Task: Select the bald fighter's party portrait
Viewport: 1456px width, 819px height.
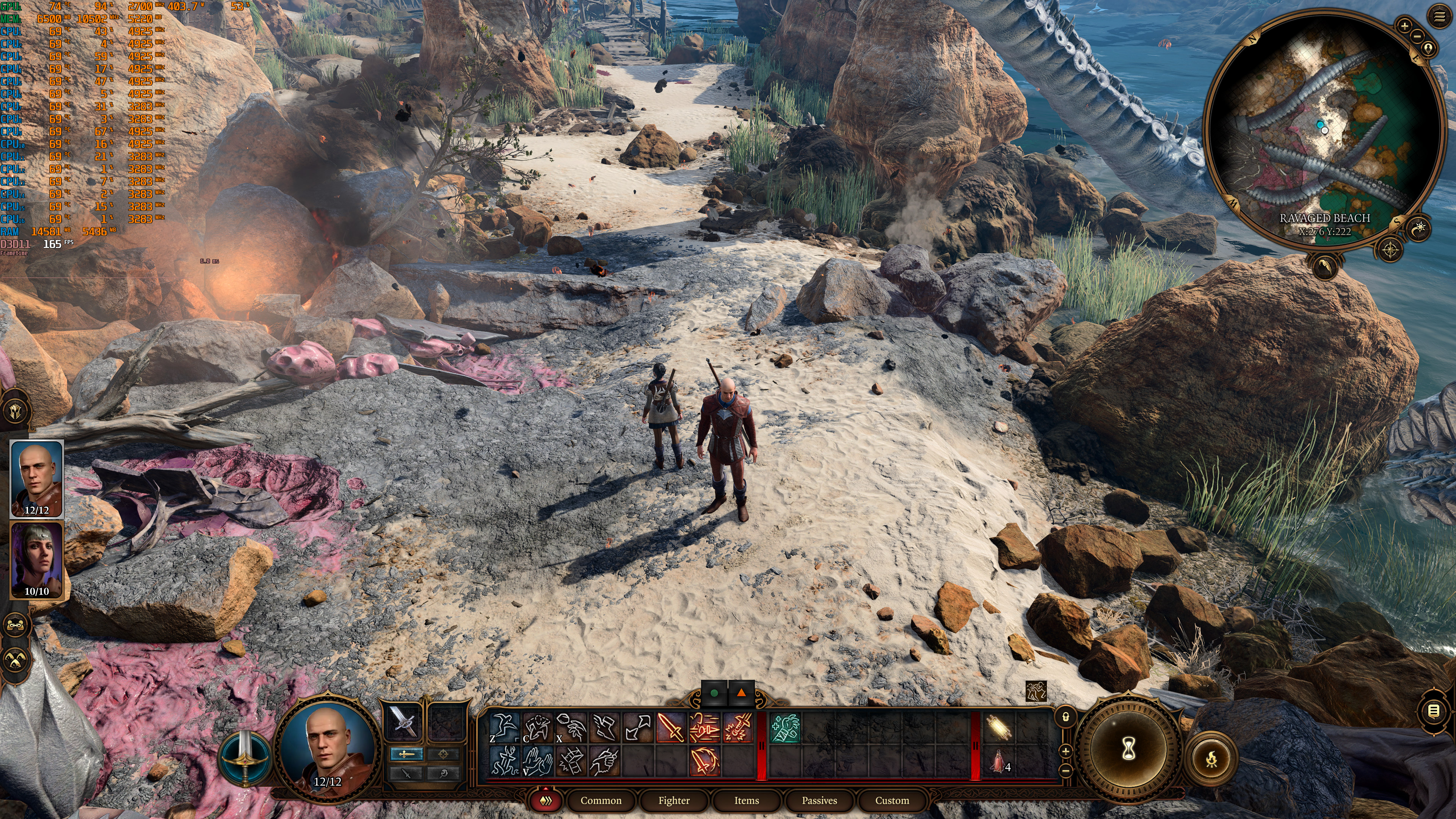Action: click(37, 478)
